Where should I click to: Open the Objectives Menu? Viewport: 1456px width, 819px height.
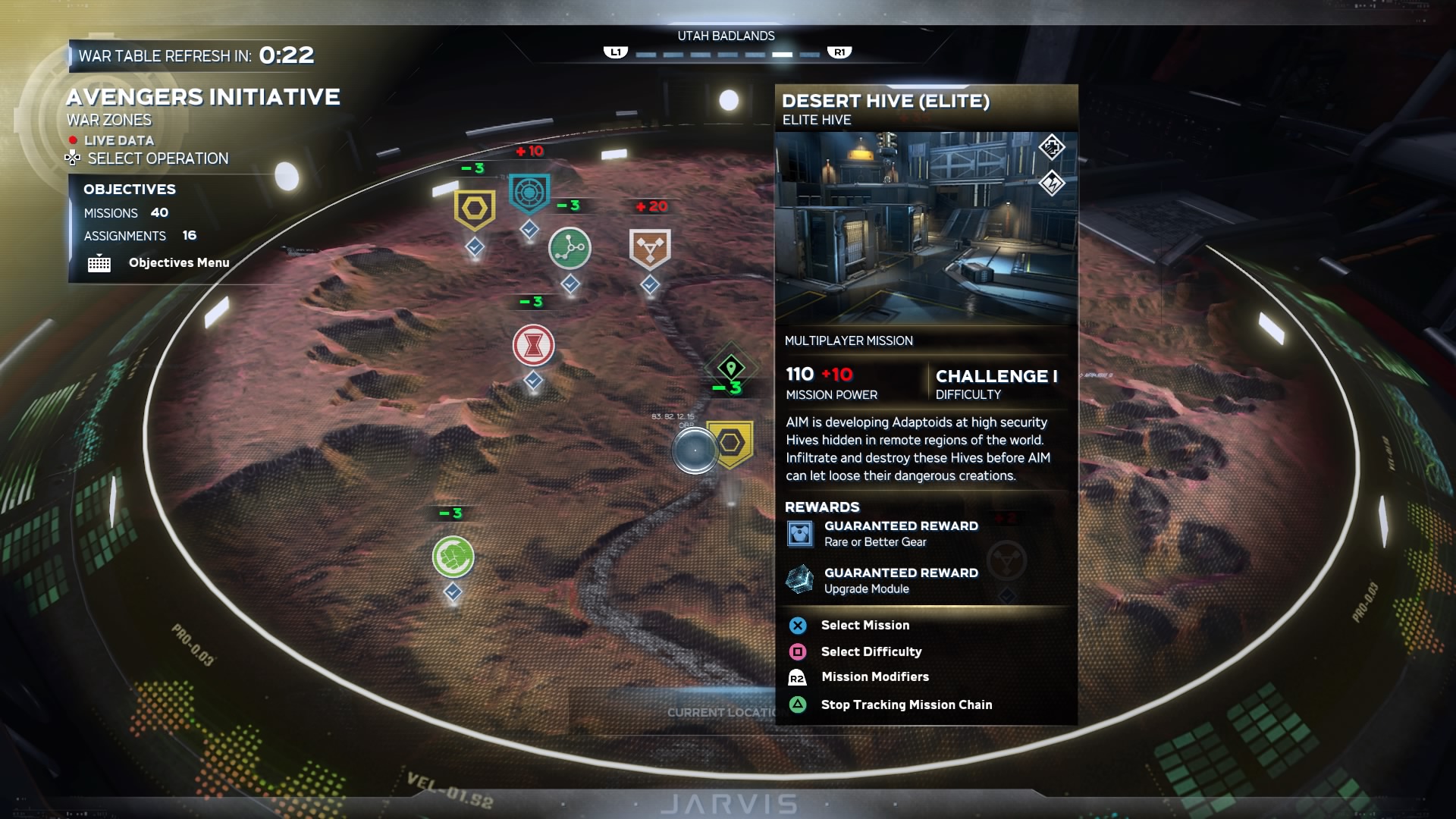pos(178,263)
